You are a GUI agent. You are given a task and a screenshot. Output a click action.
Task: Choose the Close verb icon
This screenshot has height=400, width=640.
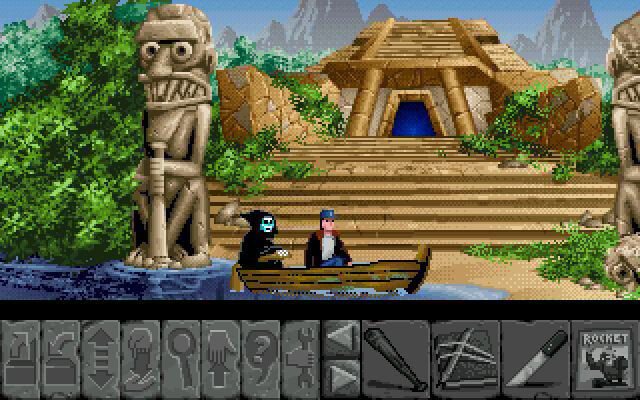62,357
